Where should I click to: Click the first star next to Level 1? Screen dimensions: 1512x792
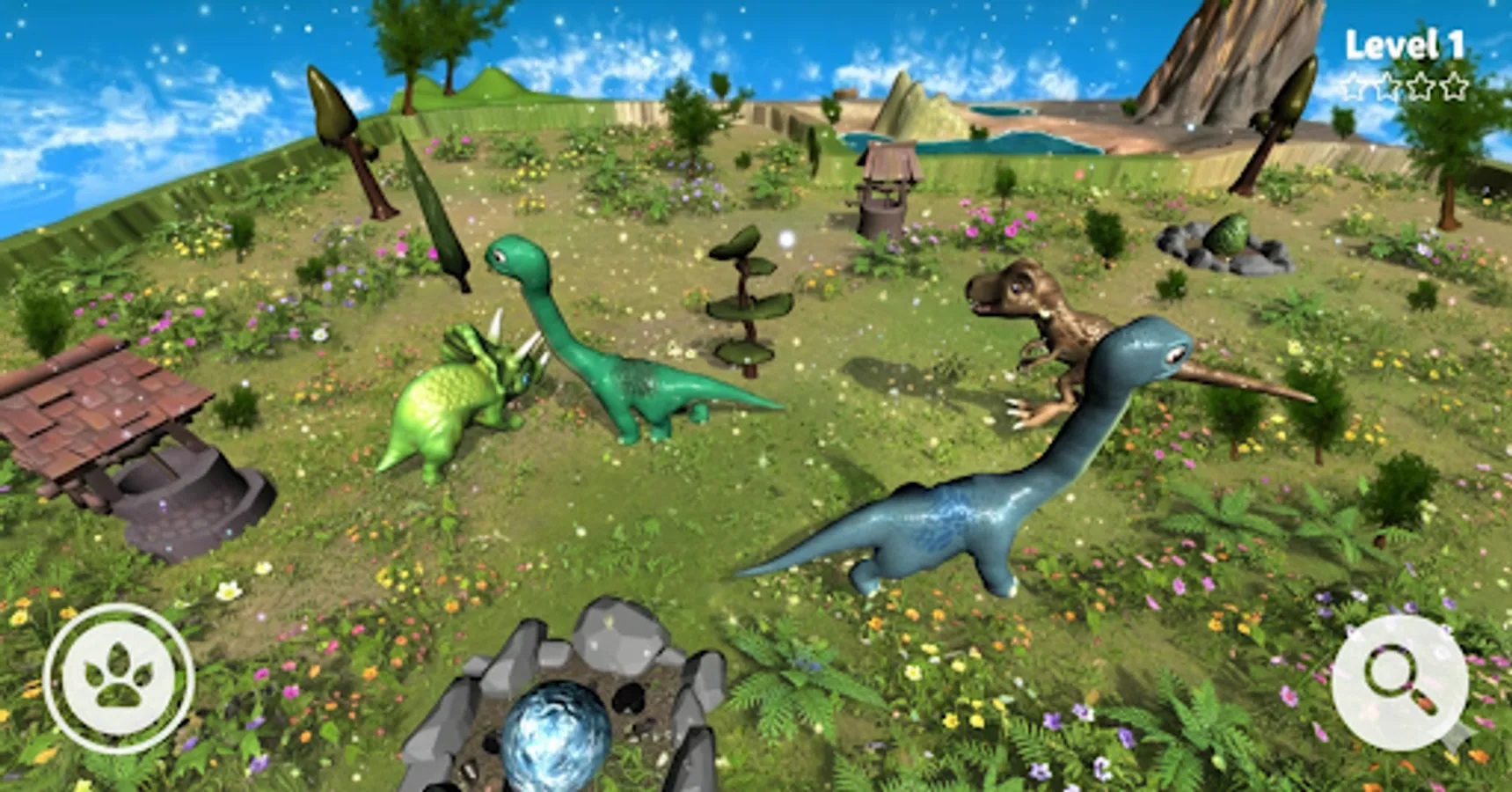pyautogui.click(x=1352, y=86)
